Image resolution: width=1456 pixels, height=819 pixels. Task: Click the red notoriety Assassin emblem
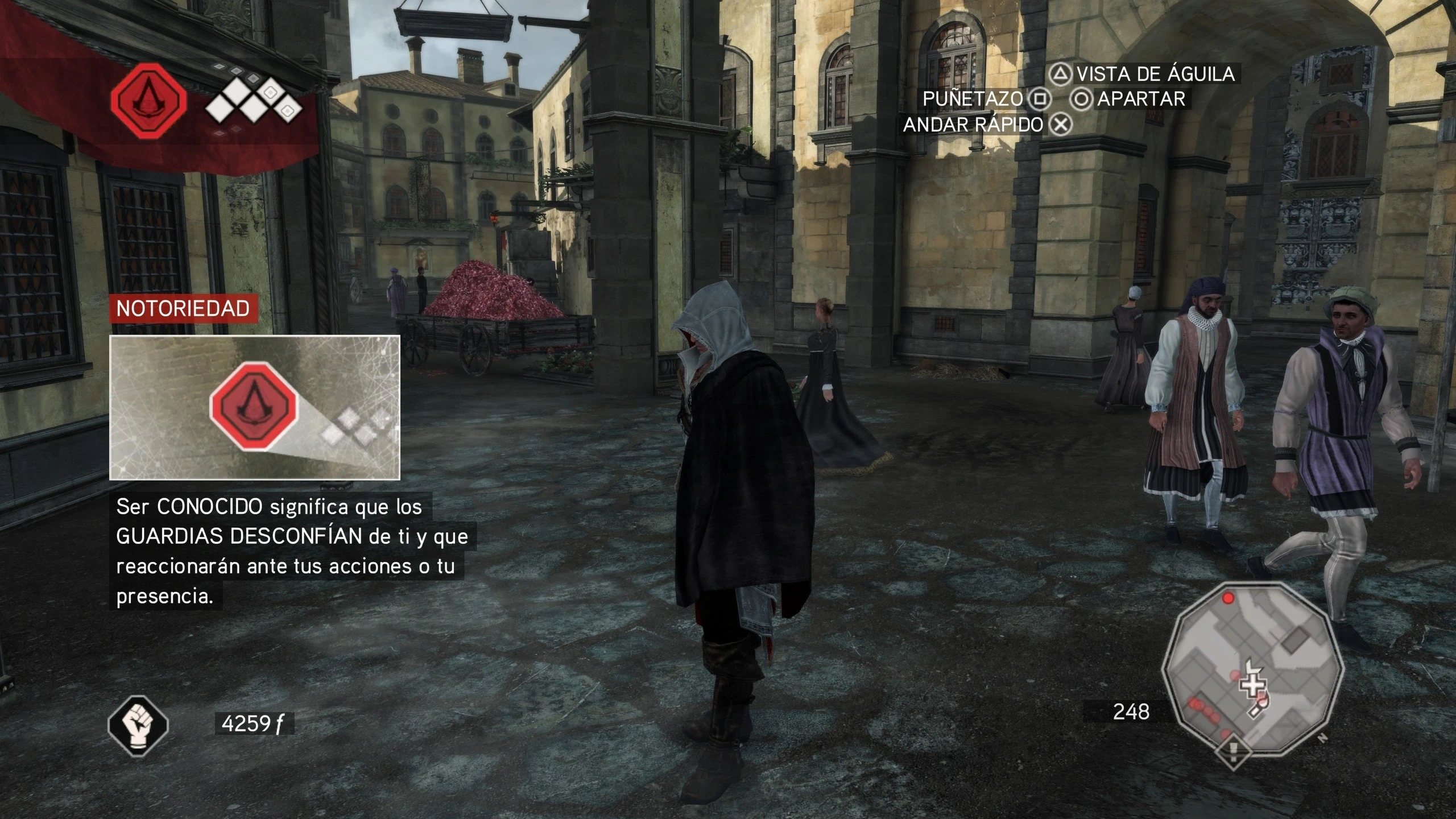(149, 101)
